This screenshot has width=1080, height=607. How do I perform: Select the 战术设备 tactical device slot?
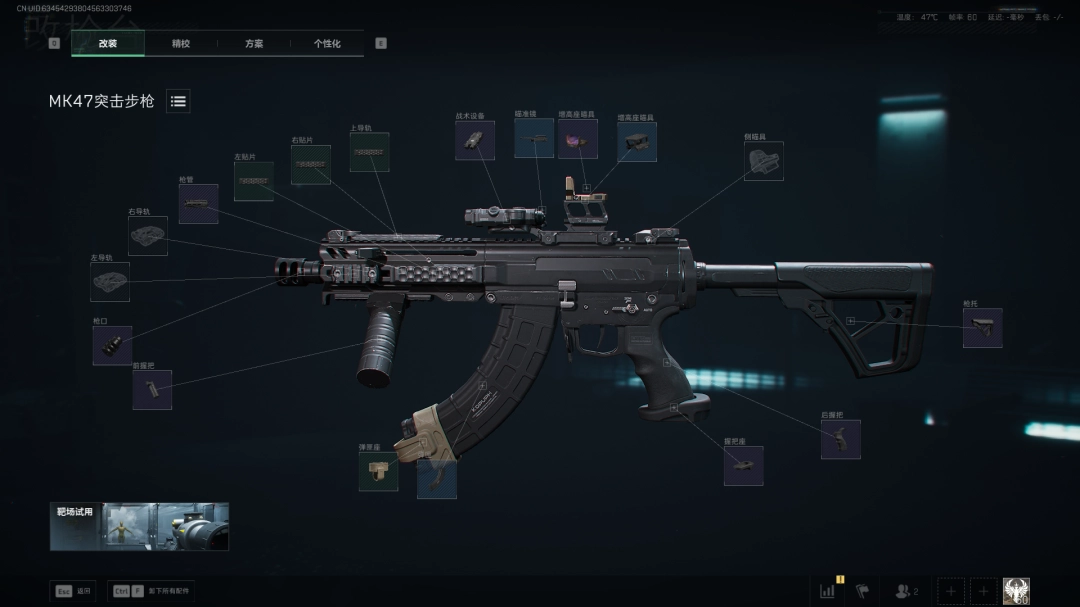coord(475,141)
